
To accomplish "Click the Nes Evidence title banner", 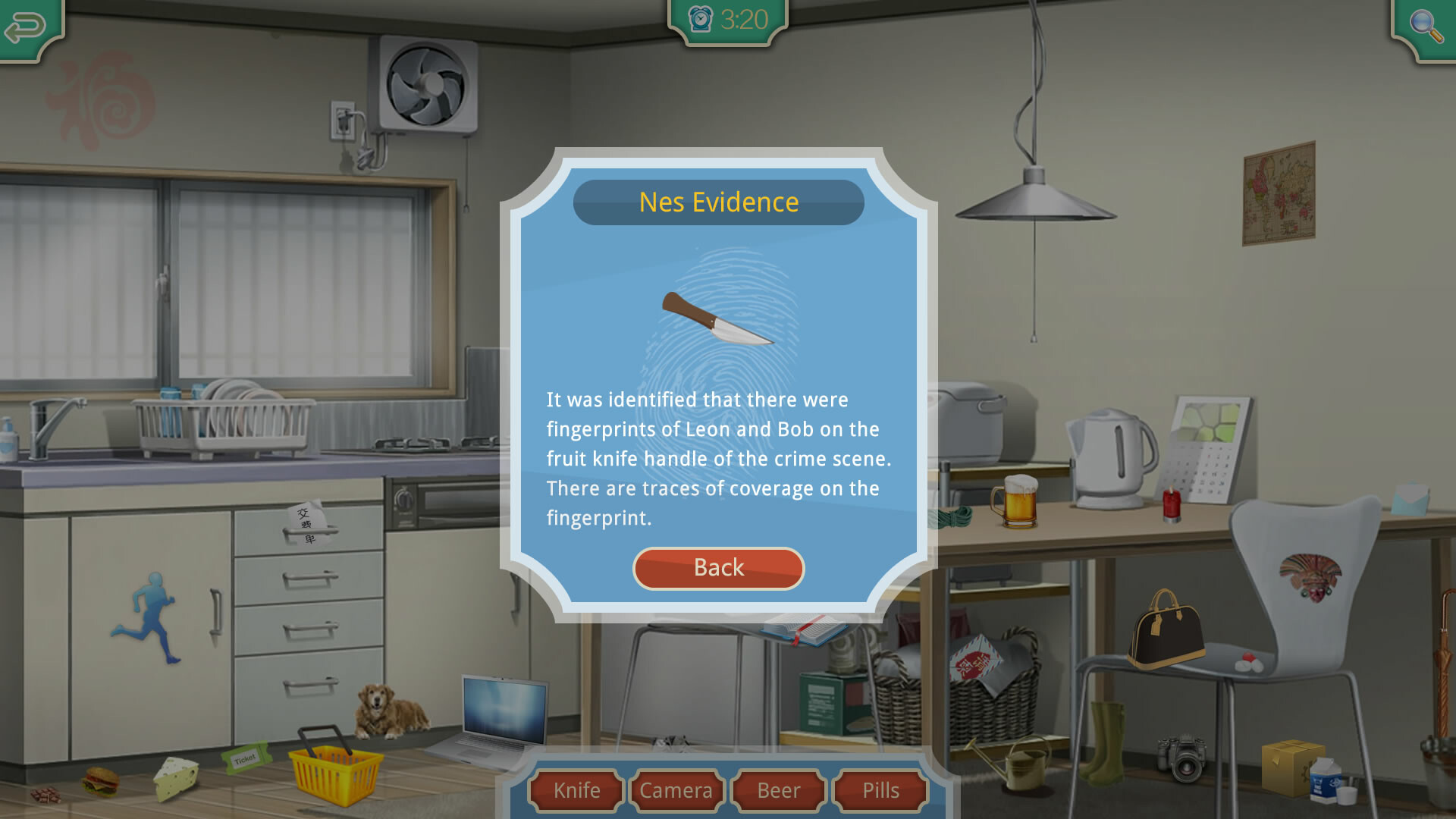I will click(x=718, y=202).
